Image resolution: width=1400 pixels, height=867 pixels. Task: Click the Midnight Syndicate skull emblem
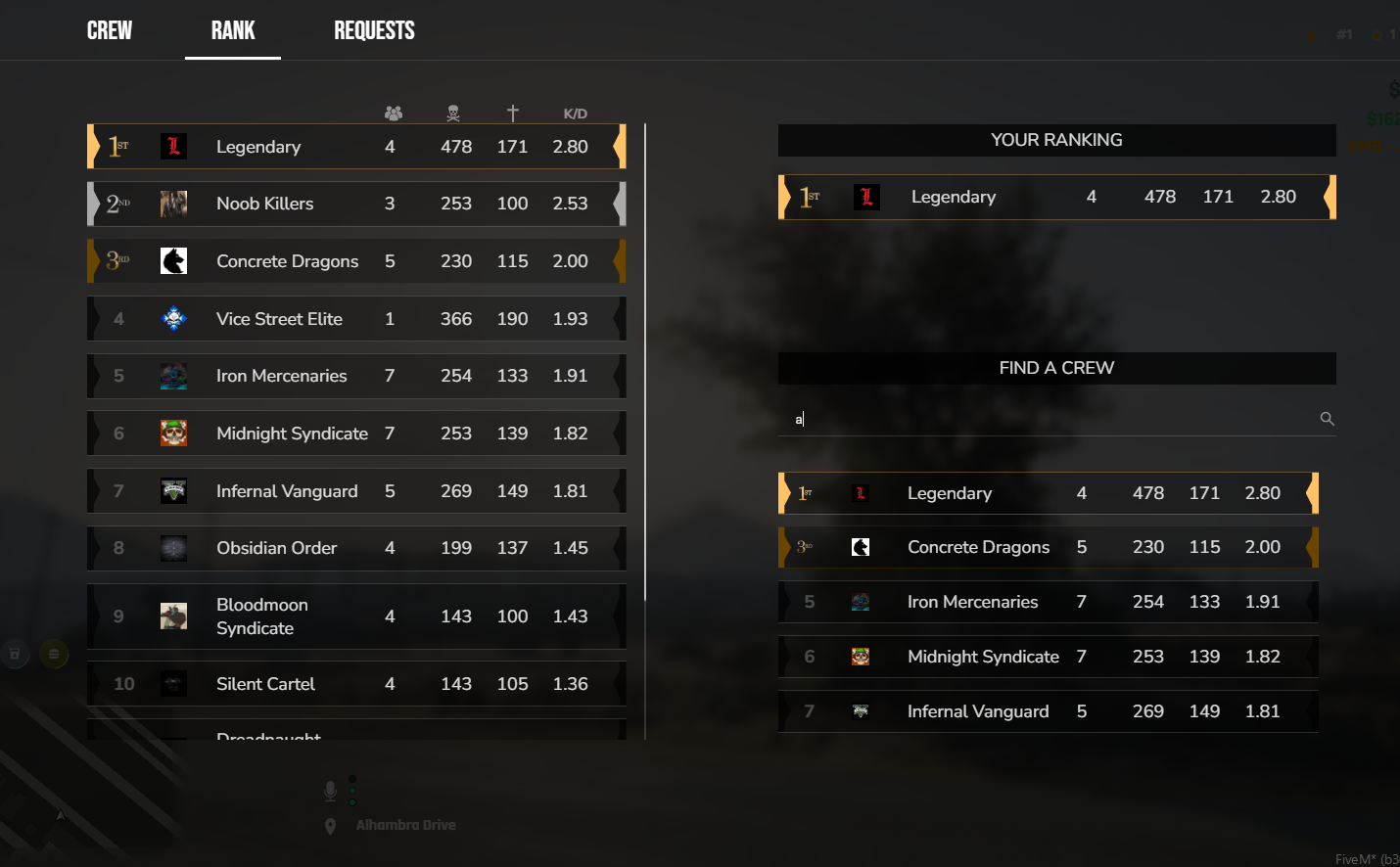(173, 433)
